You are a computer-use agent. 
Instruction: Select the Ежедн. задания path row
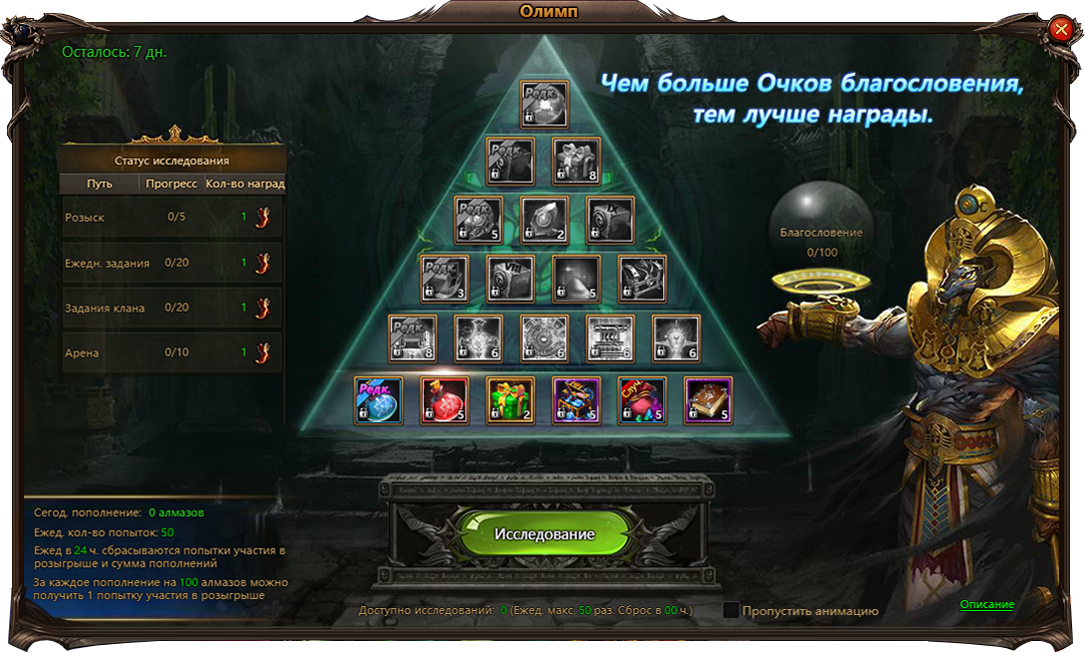click(172, 263)
